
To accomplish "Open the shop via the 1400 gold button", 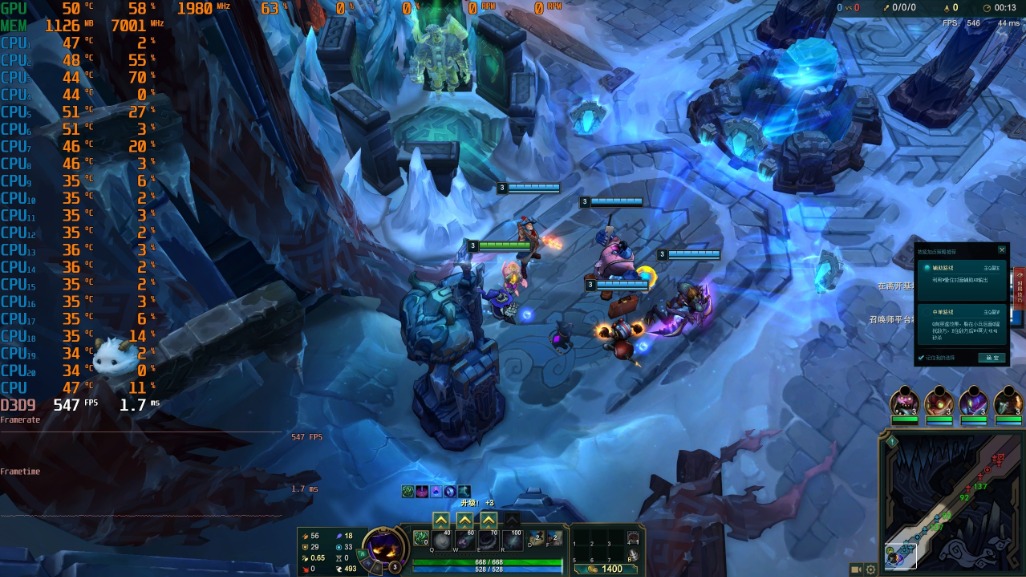I will (606, 569).
